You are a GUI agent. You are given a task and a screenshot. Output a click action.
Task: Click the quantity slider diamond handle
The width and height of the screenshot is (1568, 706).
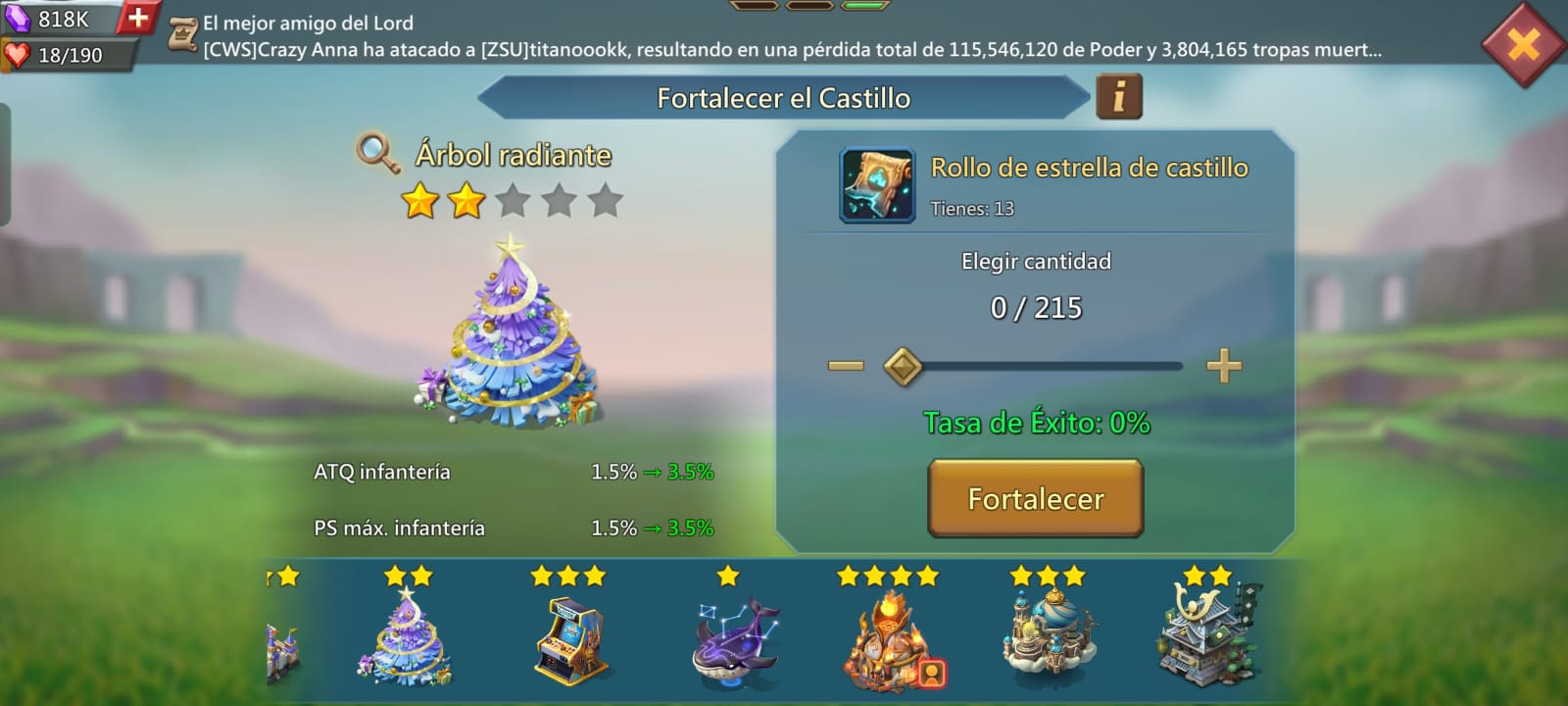click(x=903, y=367)
